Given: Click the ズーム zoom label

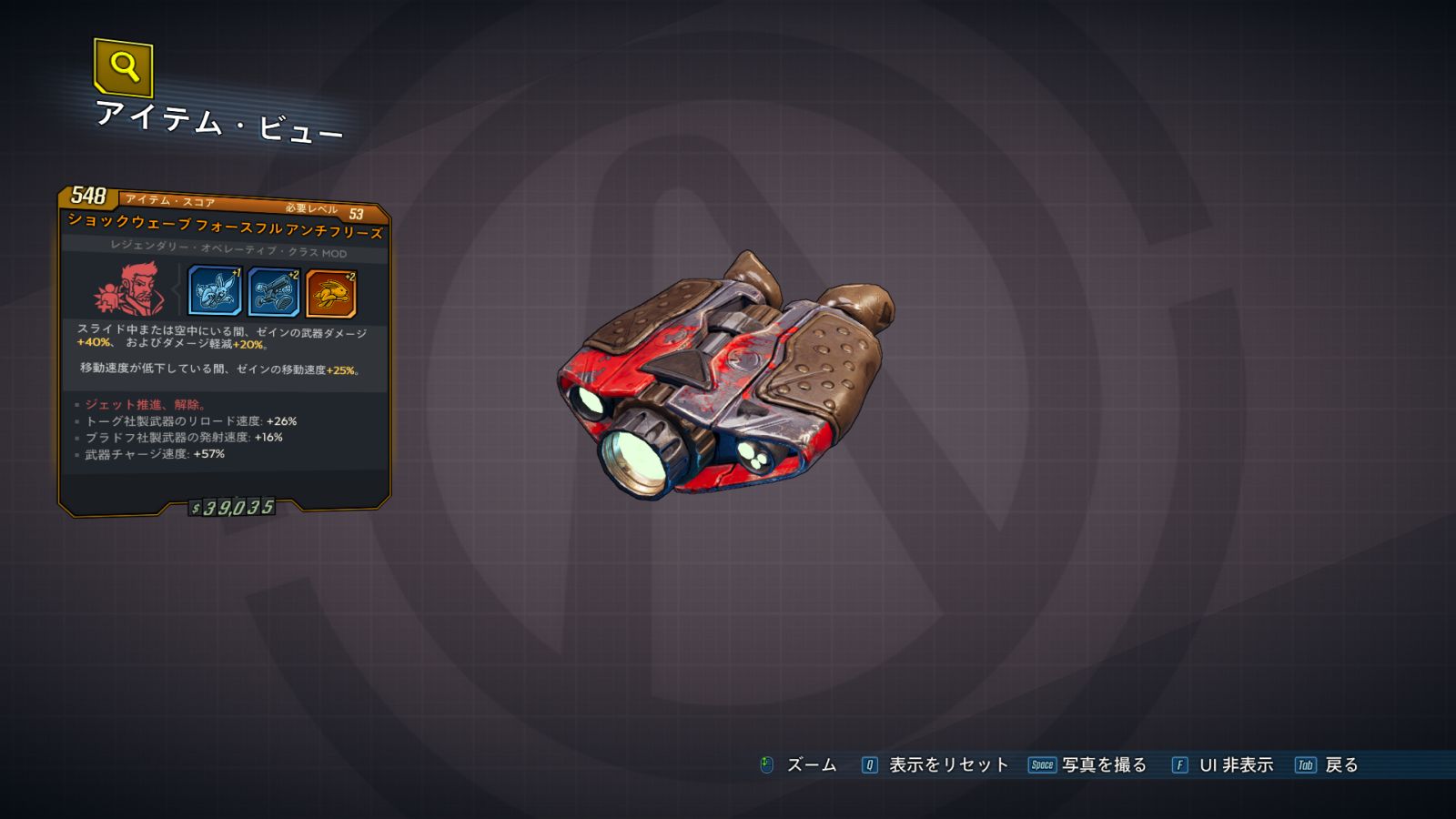Looking at the screenshot, I should (811, 765).
